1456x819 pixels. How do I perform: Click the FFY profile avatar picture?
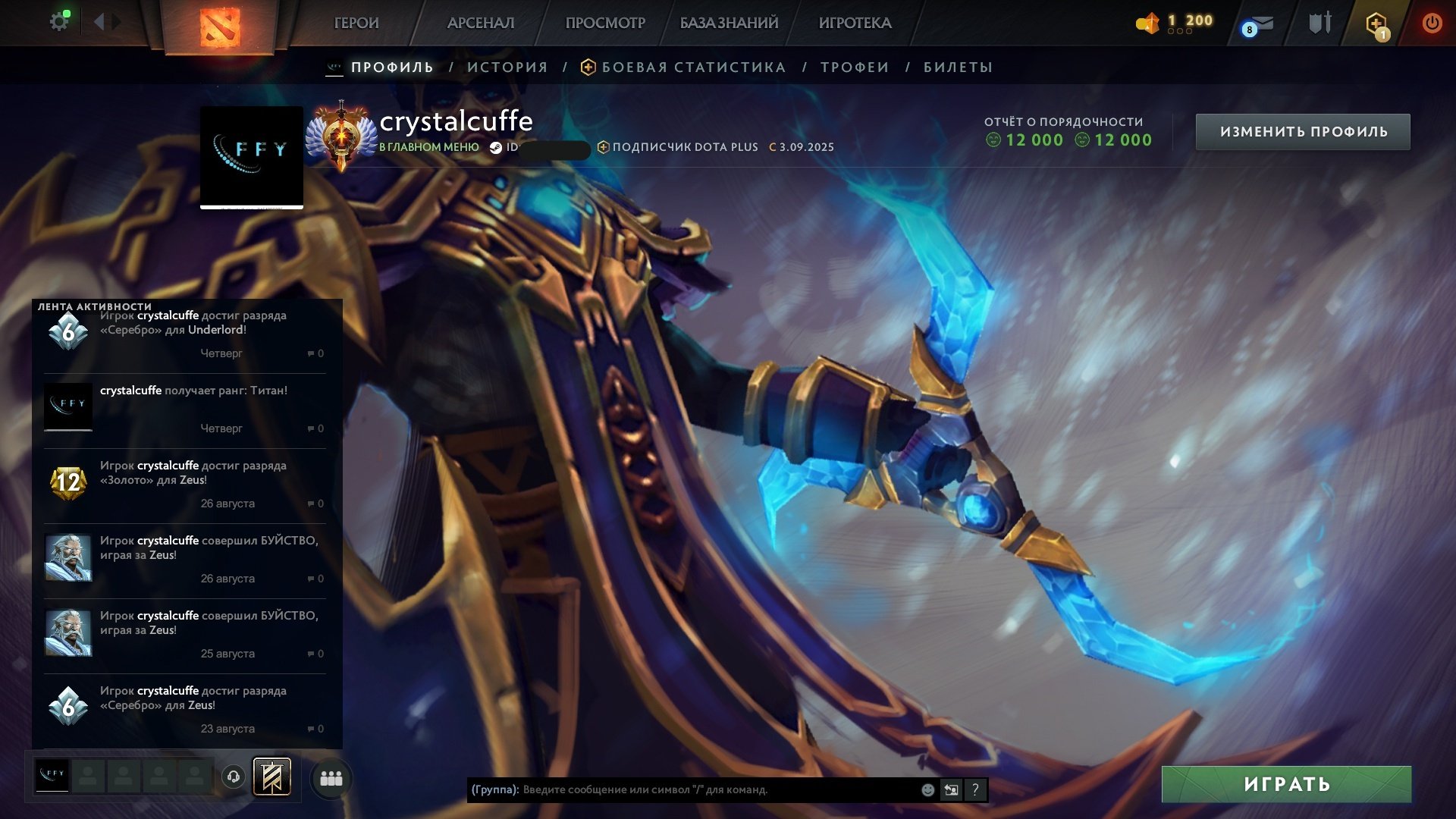pos(252,156)
